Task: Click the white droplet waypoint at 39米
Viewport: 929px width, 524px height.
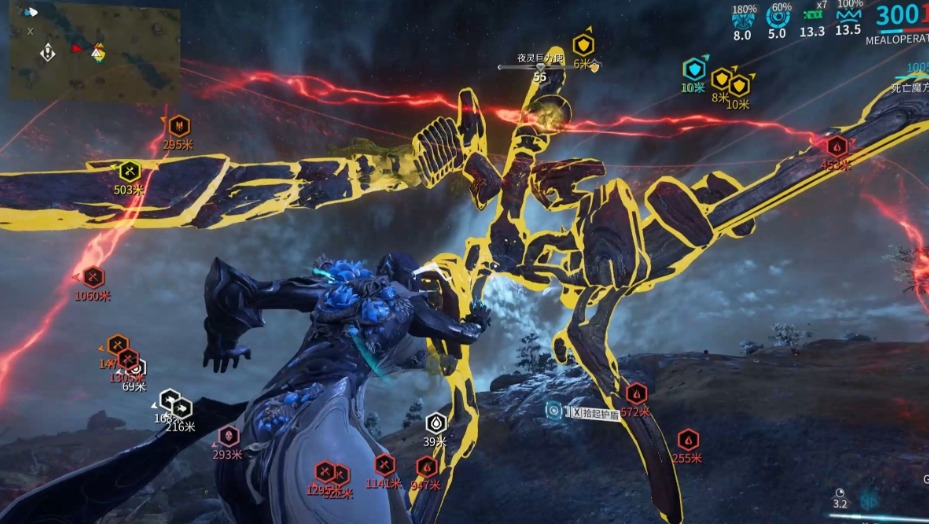Action: 436,423
